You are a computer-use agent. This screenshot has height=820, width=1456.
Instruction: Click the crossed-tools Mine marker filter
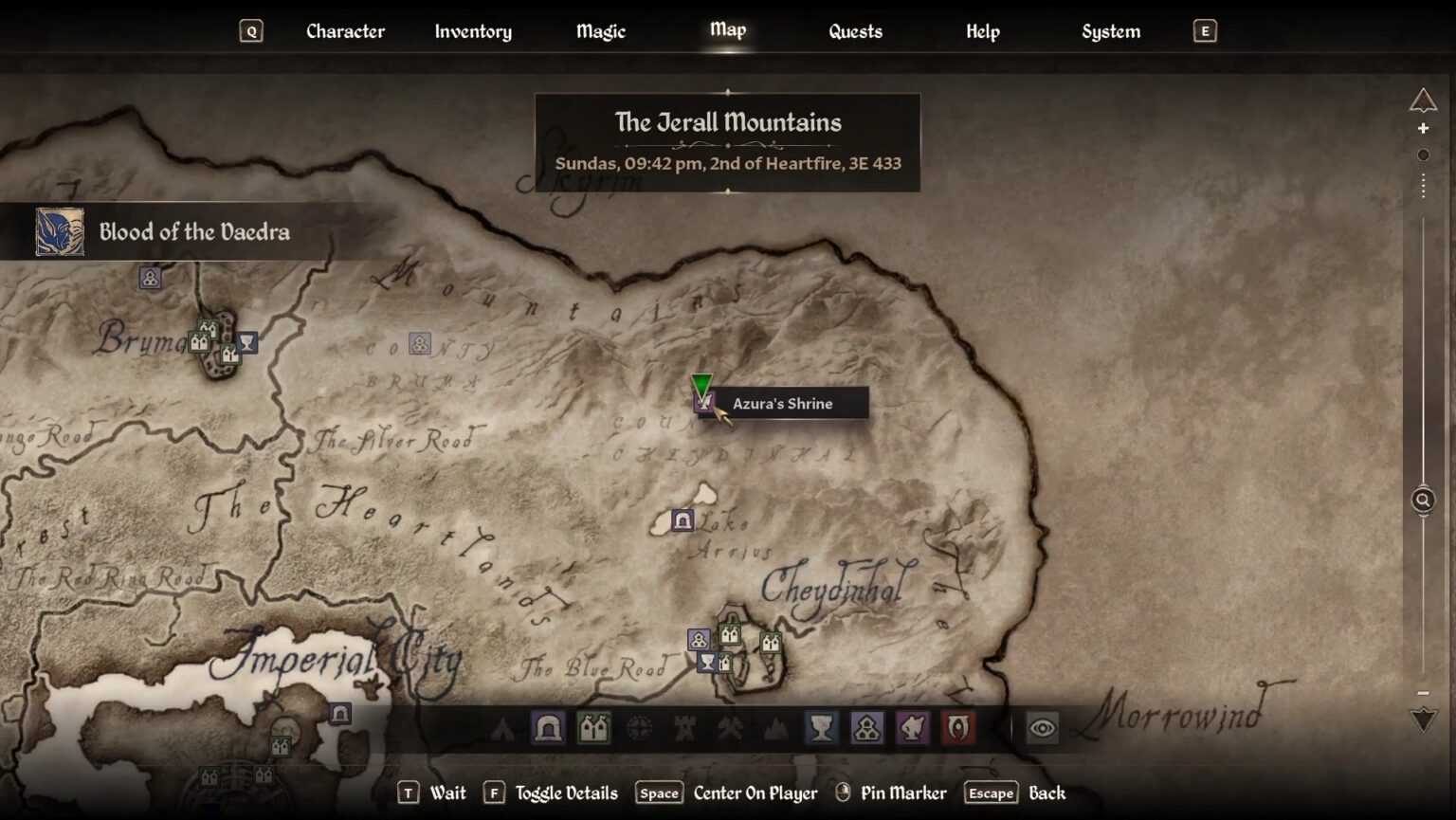tap(729, 728)
